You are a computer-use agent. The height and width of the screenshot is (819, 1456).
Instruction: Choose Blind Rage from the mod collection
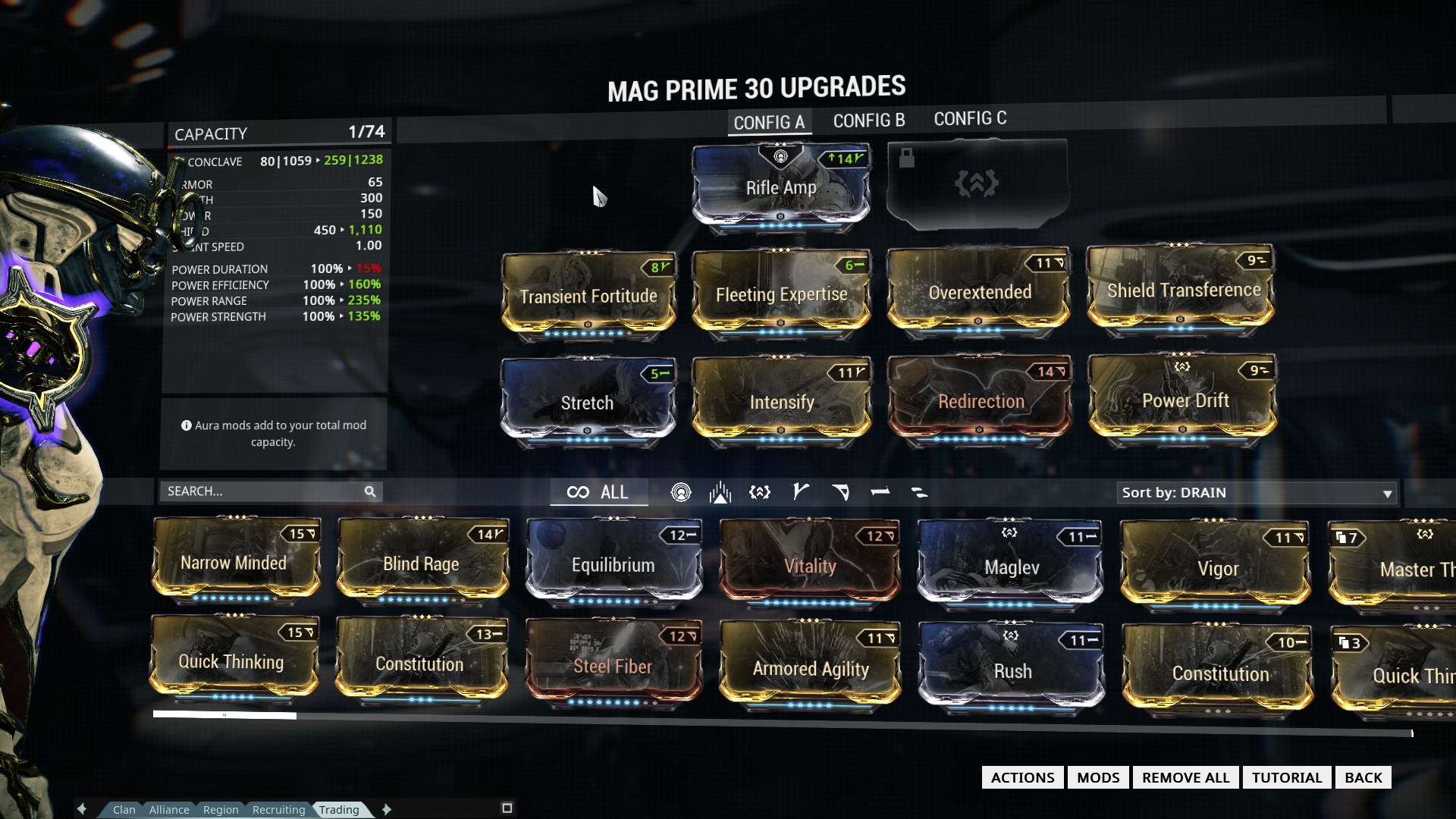pos(421,563)
